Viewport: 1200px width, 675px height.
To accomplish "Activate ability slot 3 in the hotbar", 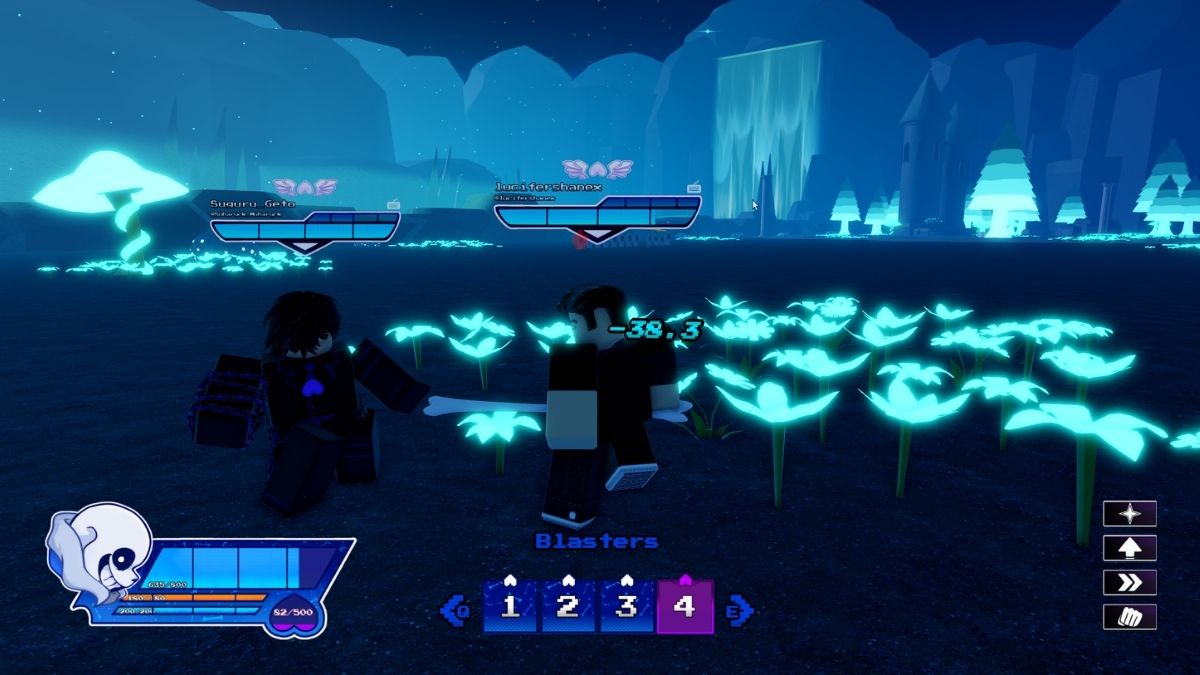I will (626, 607).
